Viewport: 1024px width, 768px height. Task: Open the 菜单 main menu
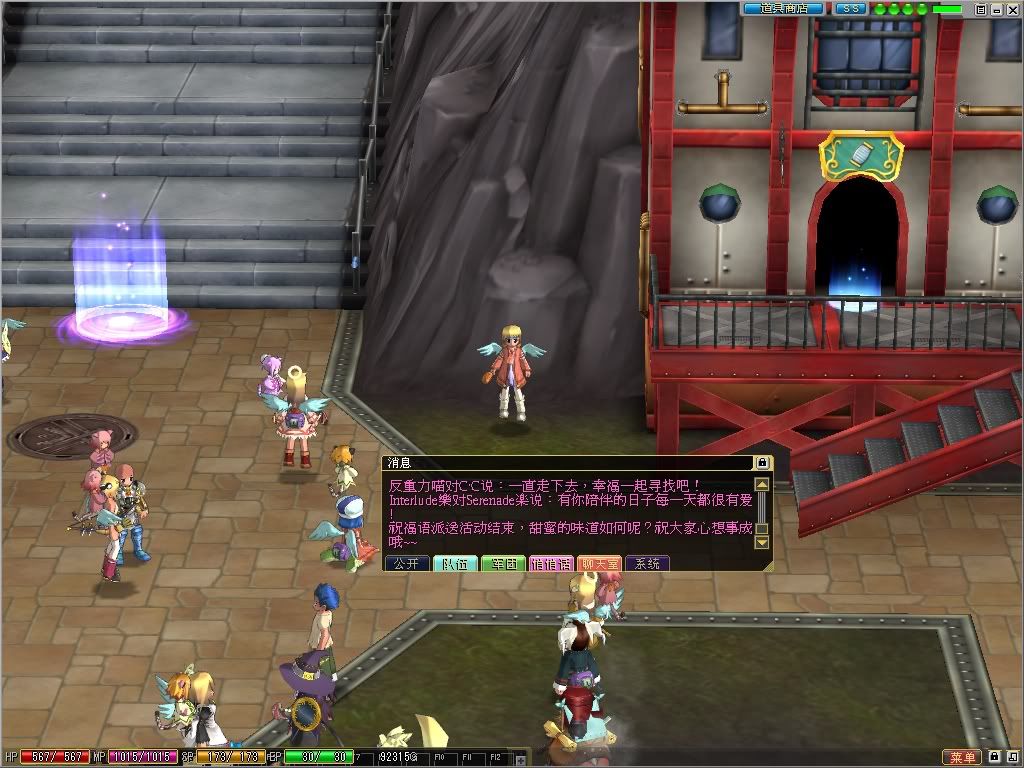pyautogui.click(x=962, y=756)
